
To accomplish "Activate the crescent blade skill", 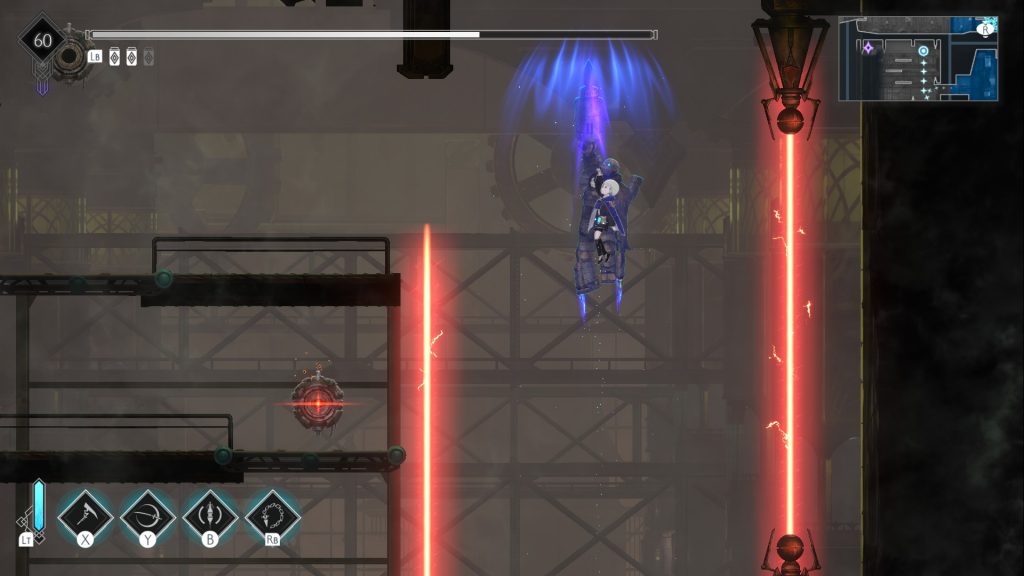I will coord(148,516).
